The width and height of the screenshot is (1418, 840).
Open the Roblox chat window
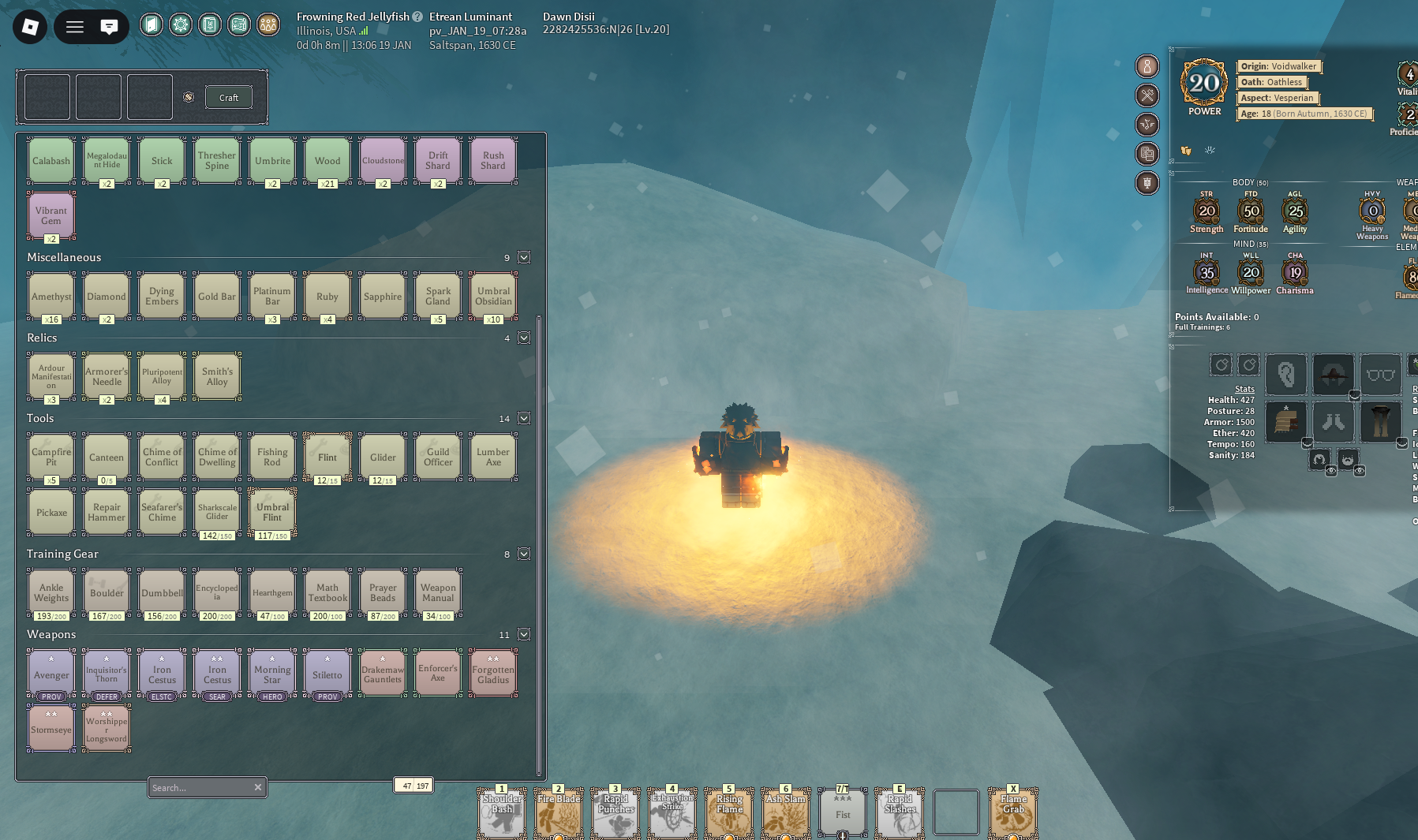tap(109, 28)
